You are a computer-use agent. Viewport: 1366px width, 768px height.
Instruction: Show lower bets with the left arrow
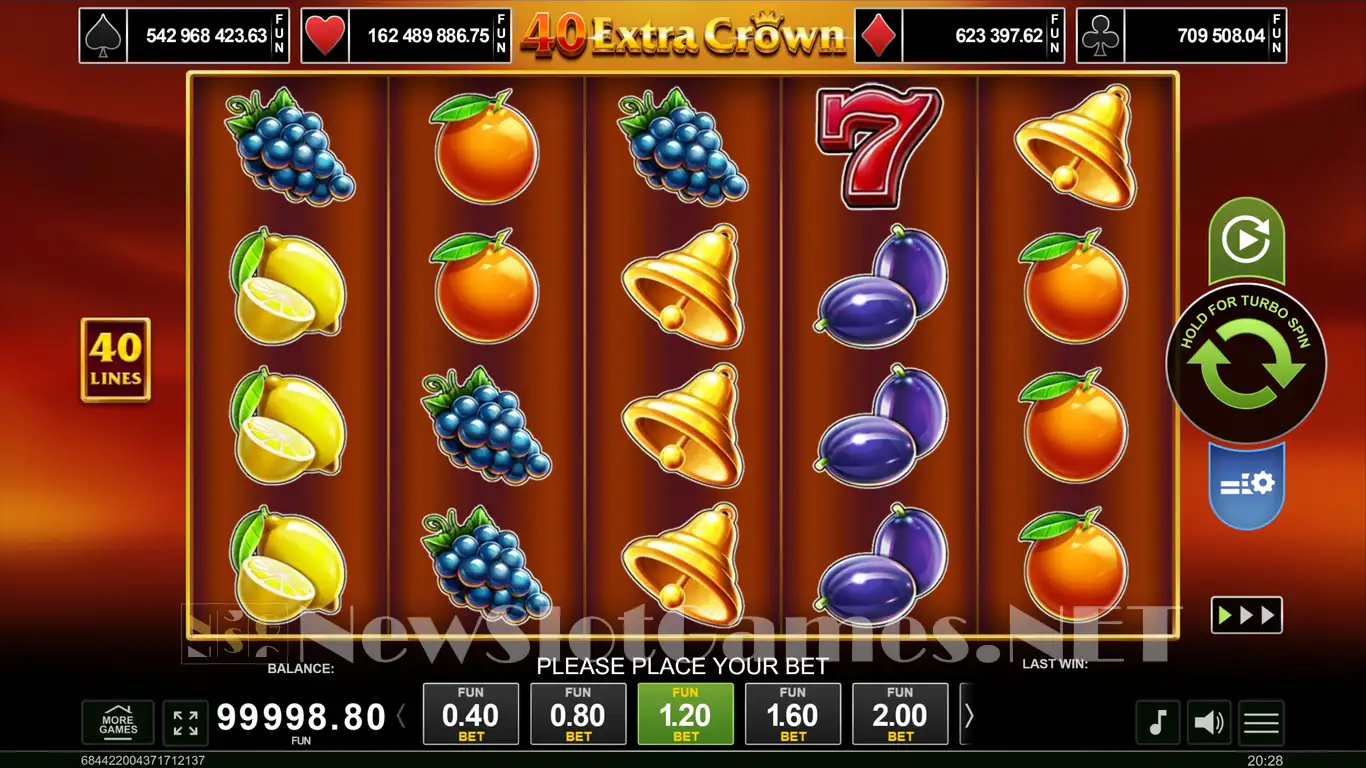[402, 715]
